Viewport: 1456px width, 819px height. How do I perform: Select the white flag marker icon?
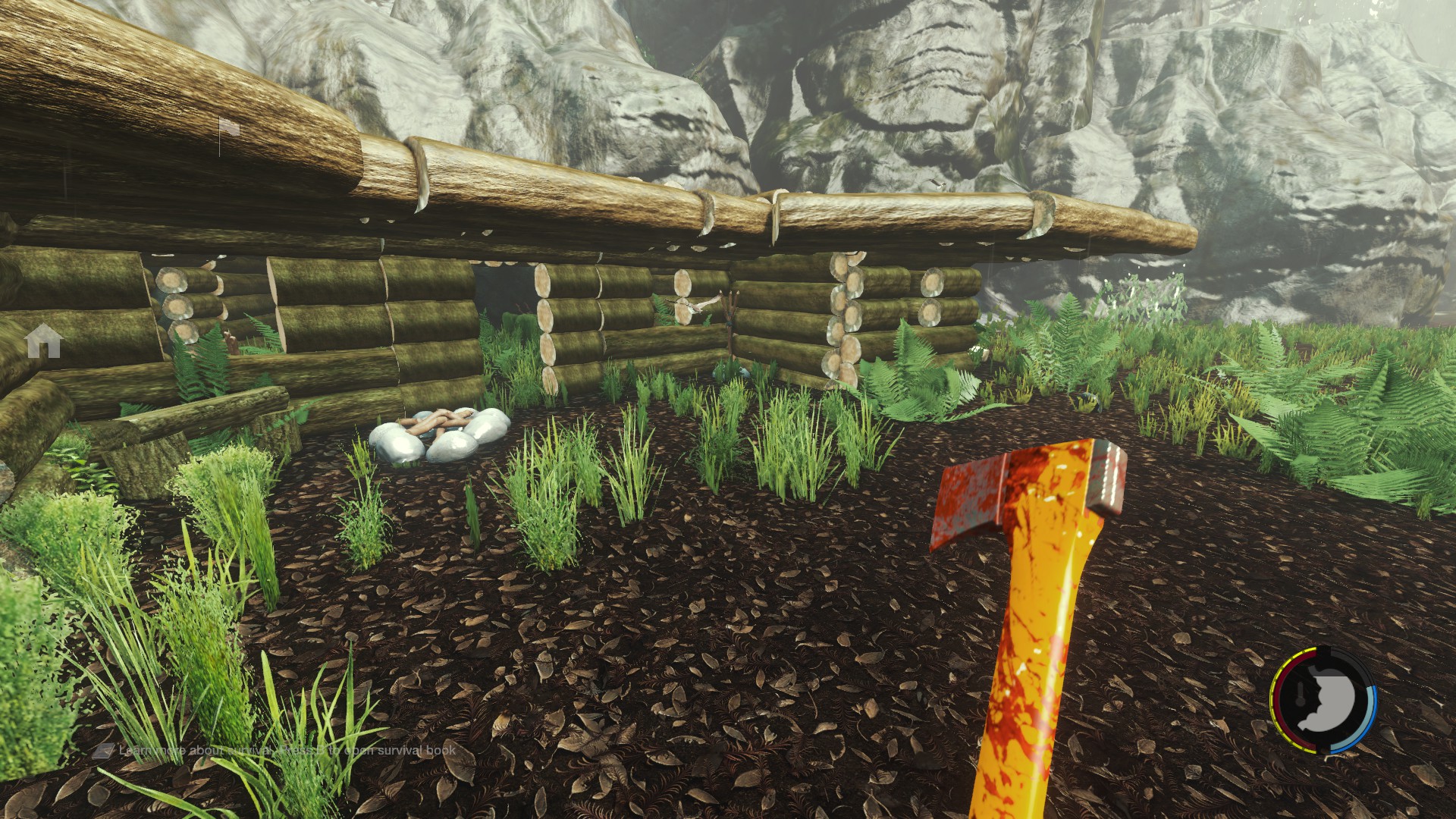click(x=229, y=129)
